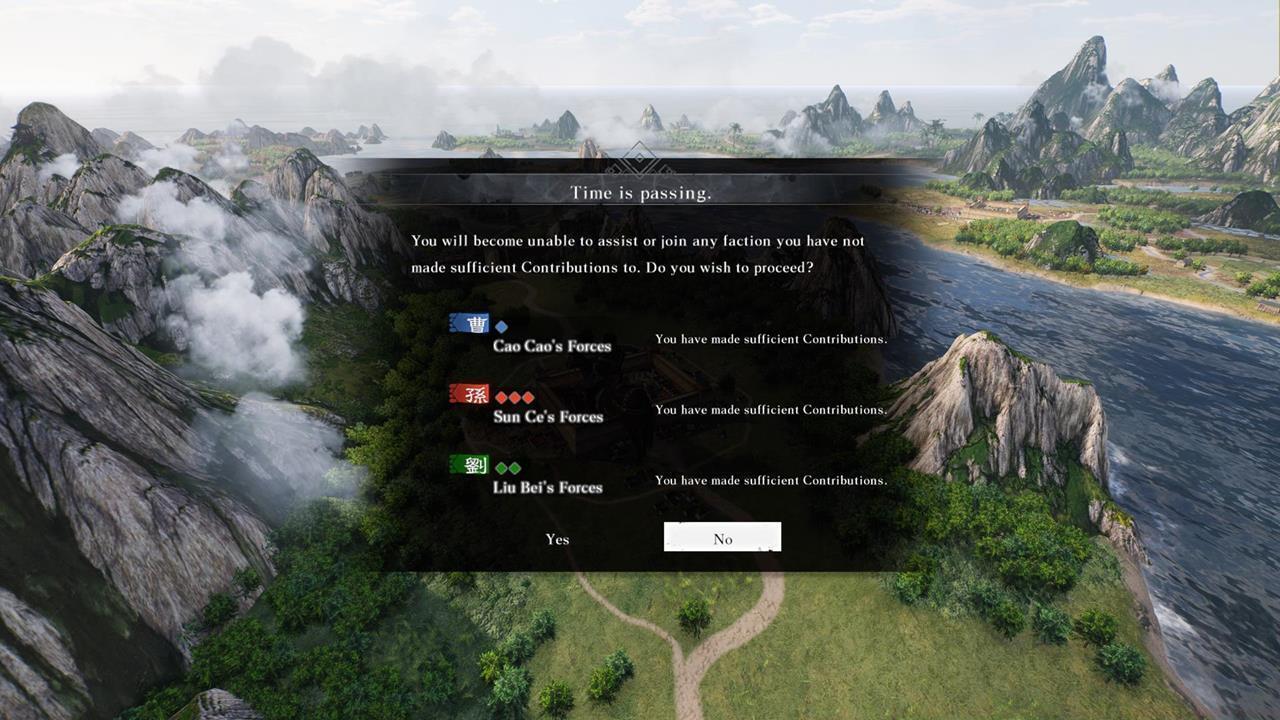Image resolution: width=1280 pixels, height=720 pixels.
Task: Click the blue diamond beside Cao Cao's crest
Action: coord(500,324)
